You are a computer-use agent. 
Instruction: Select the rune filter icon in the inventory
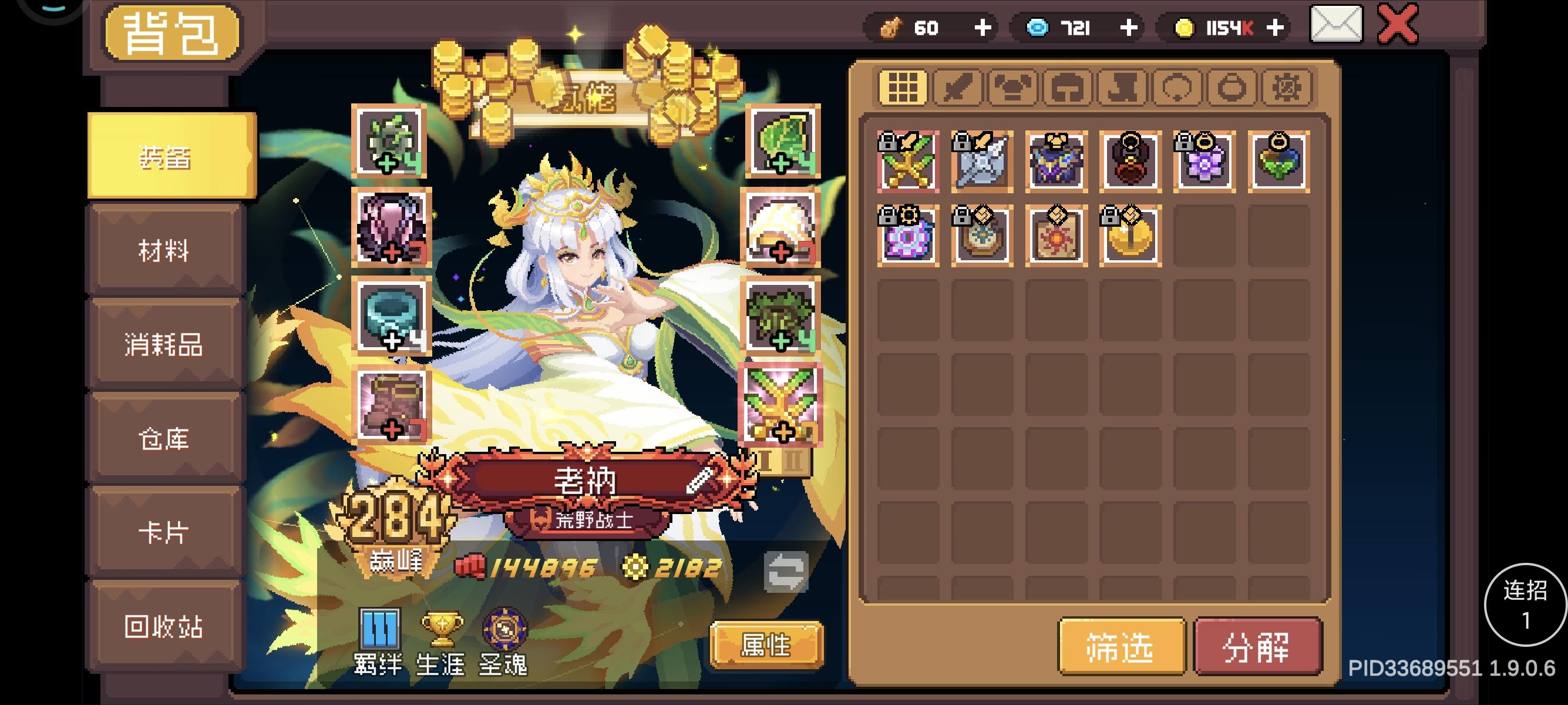coord(1287,87)
